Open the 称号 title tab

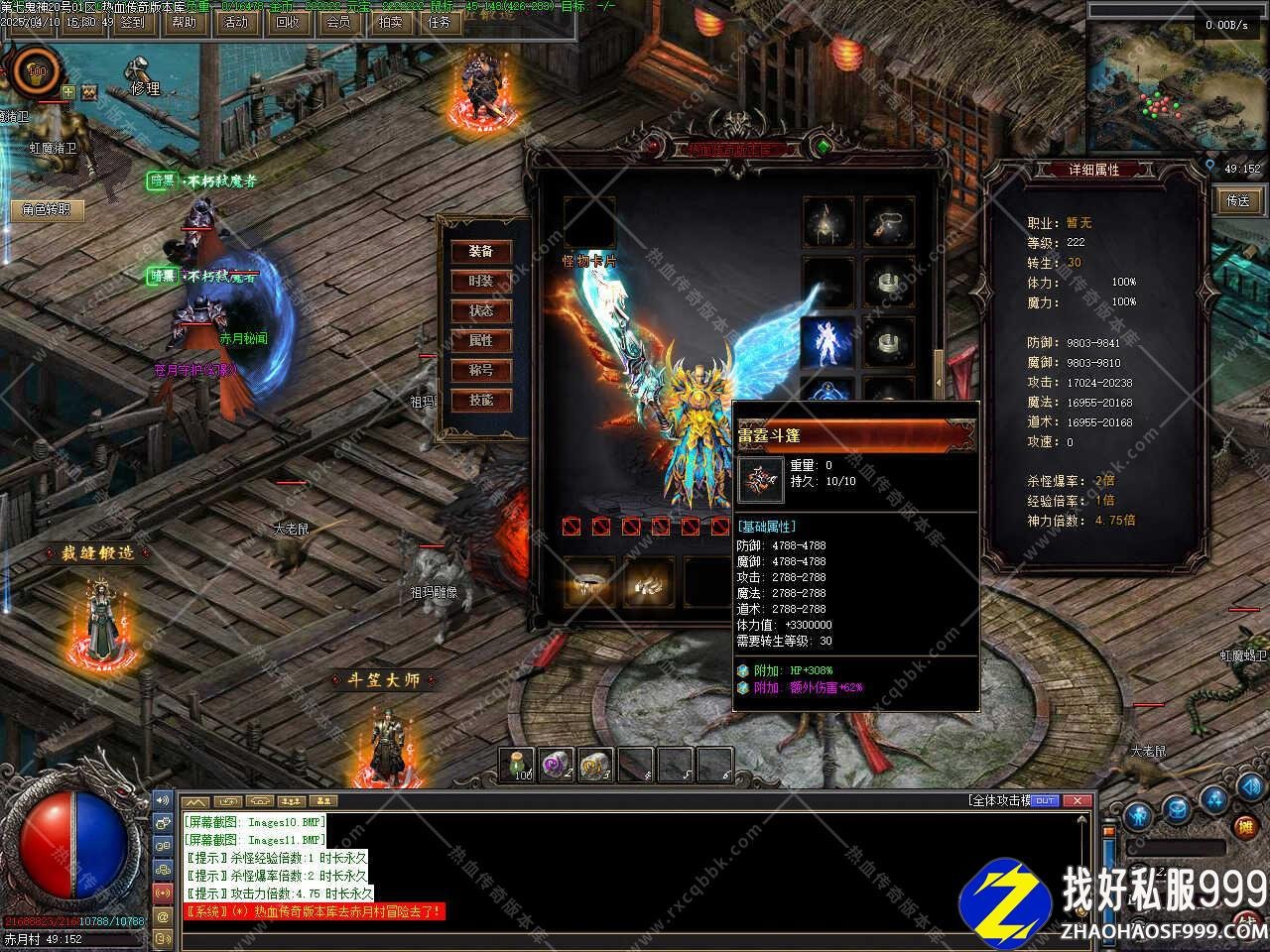(x=481, y=370)
